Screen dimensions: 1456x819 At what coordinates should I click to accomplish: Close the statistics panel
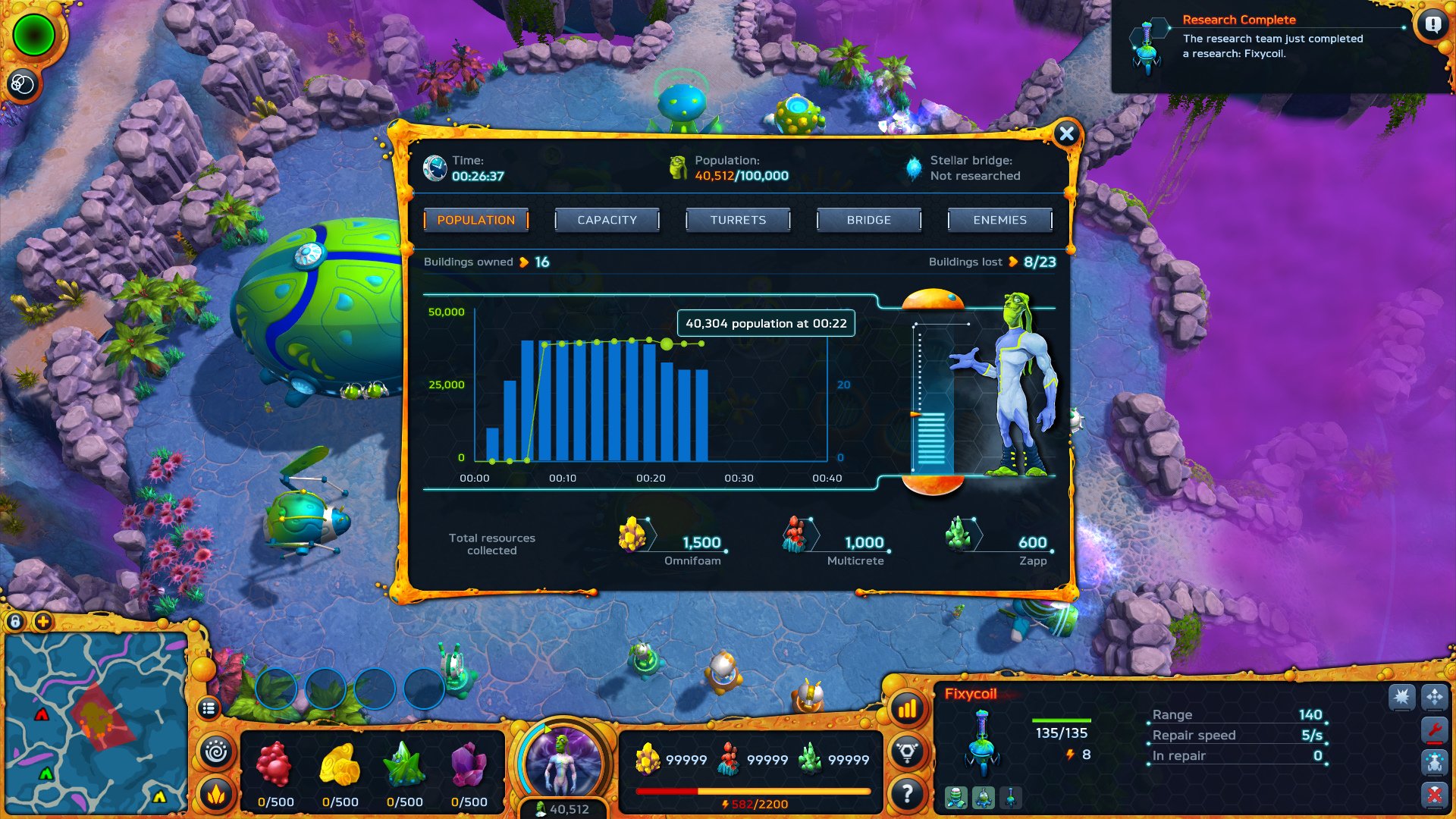click(1066, 134)
